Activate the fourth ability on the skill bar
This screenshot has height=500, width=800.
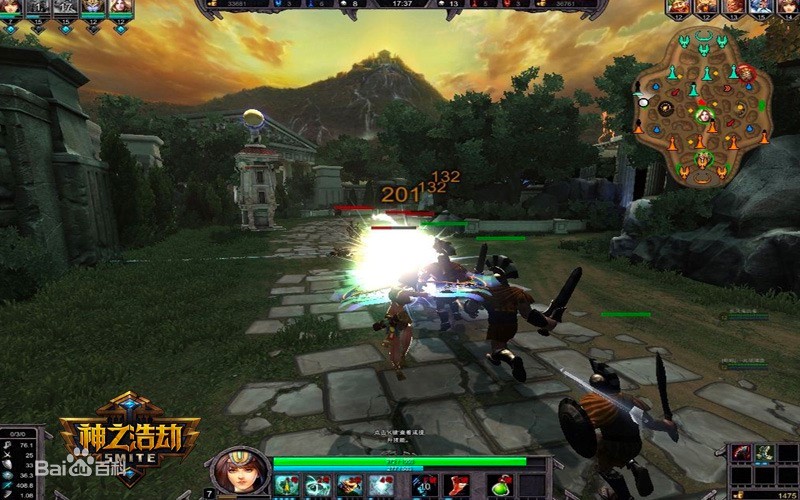coord(380,486)
